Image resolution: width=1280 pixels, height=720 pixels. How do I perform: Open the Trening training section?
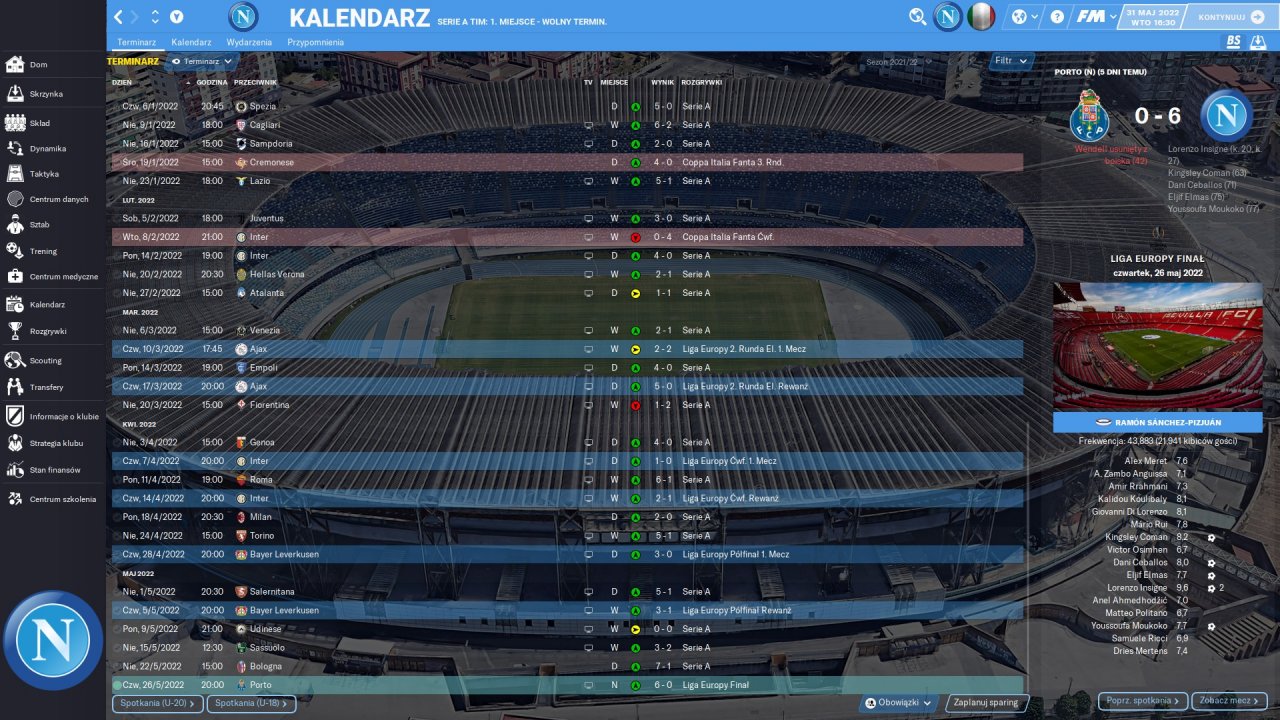pyautogui.click(x=43, y=251)
